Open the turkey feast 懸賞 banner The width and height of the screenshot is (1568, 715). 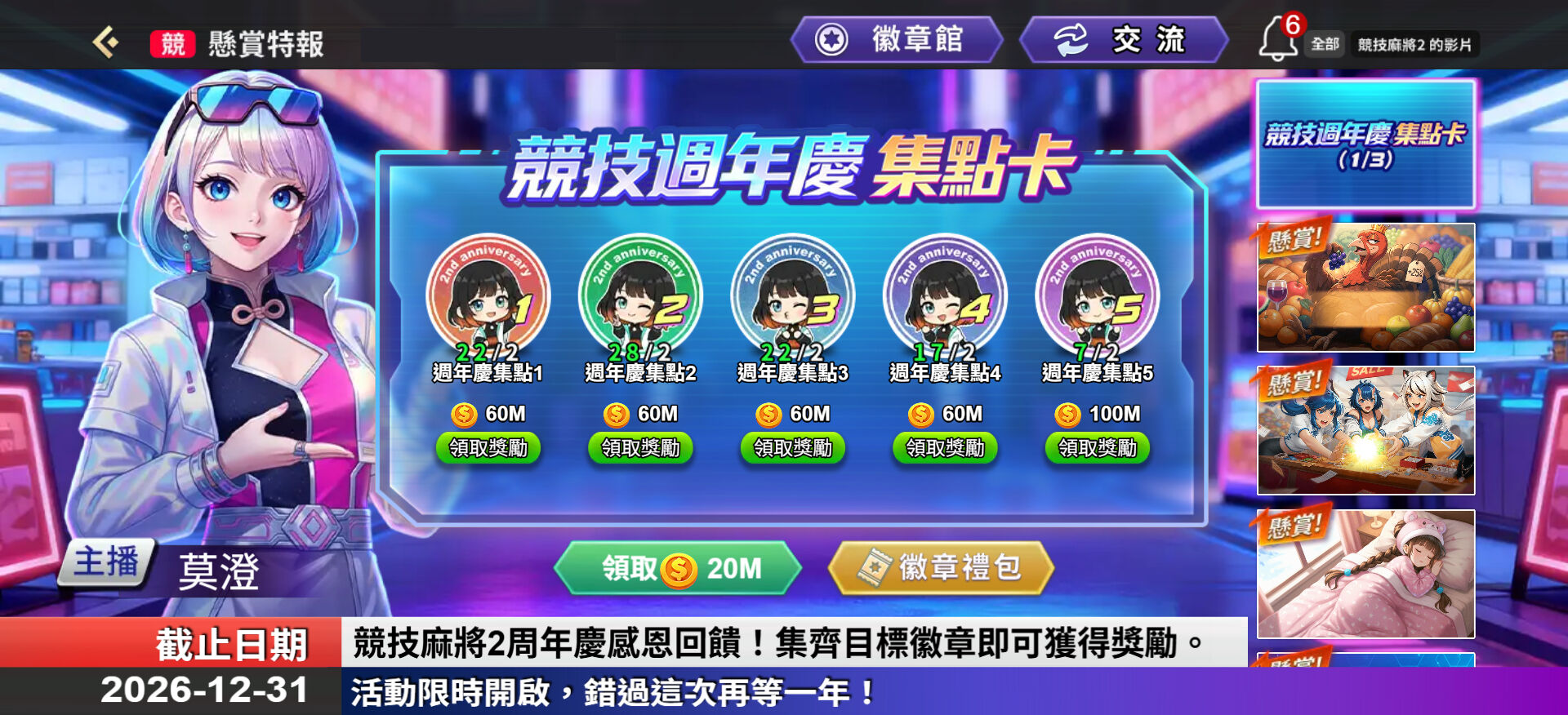1365,286
